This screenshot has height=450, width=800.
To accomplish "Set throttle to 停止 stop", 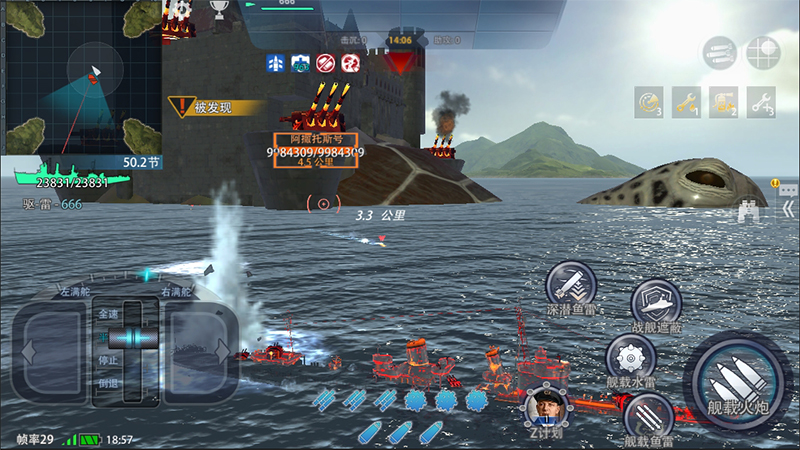I will [x=107, y=360].
